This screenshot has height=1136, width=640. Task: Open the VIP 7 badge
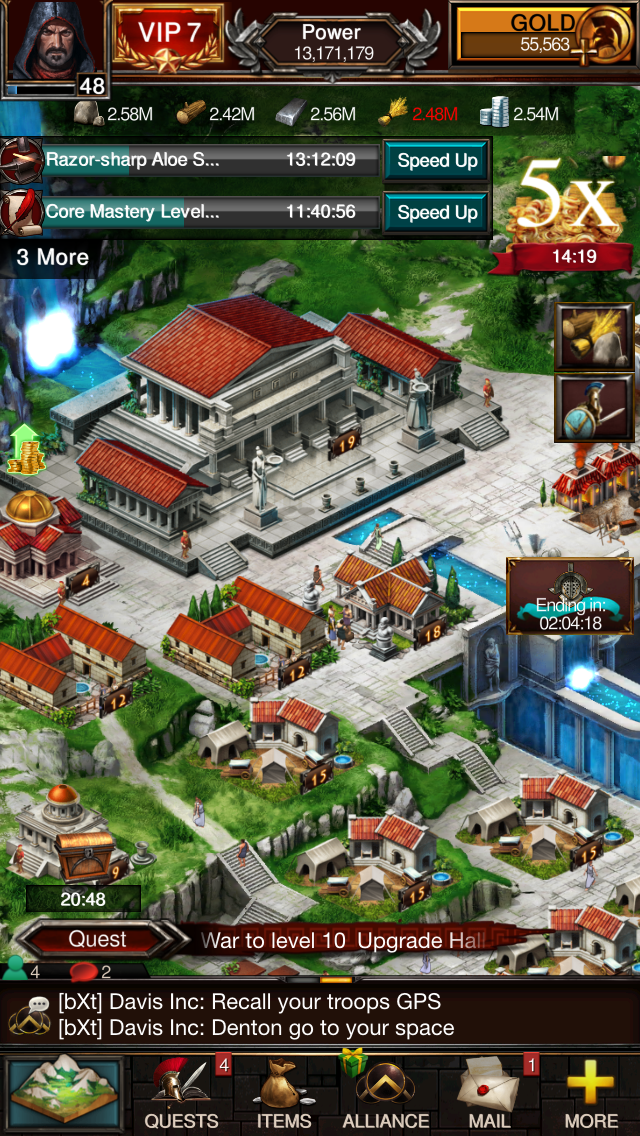coord(168,37)
